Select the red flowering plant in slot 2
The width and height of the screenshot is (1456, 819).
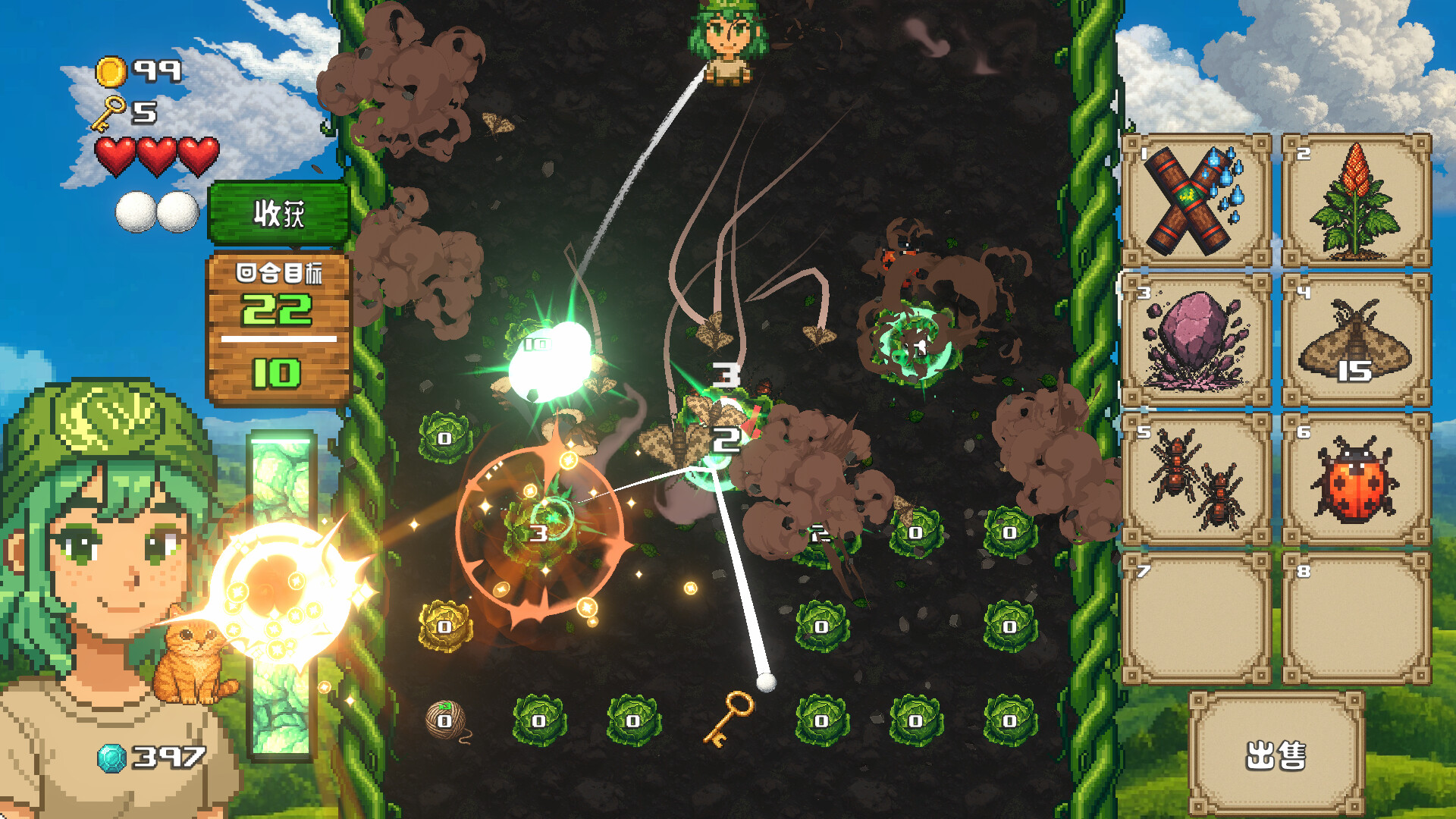(x=1357, y=201)
